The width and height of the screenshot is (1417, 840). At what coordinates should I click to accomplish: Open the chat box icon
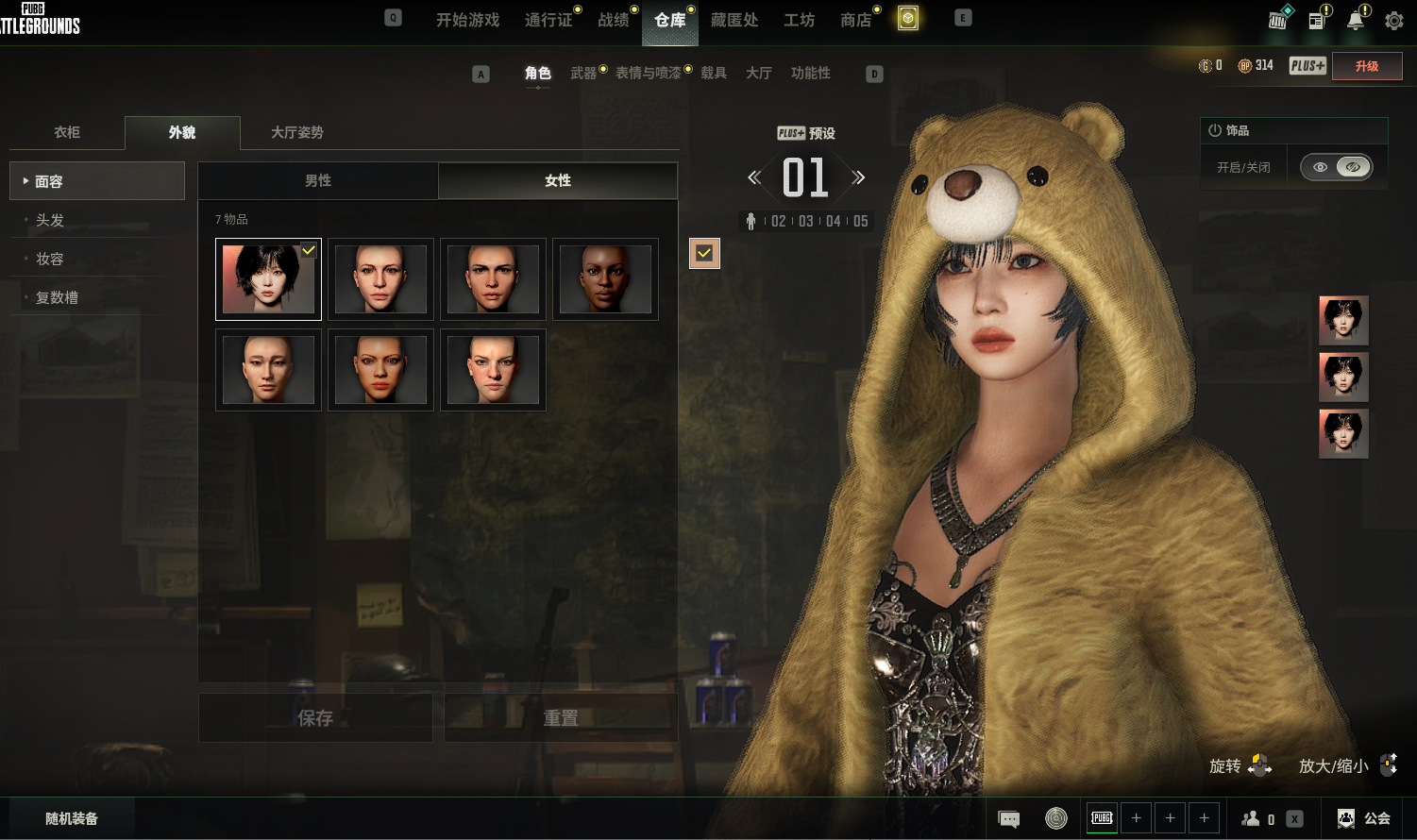(x=1008, y=818)
